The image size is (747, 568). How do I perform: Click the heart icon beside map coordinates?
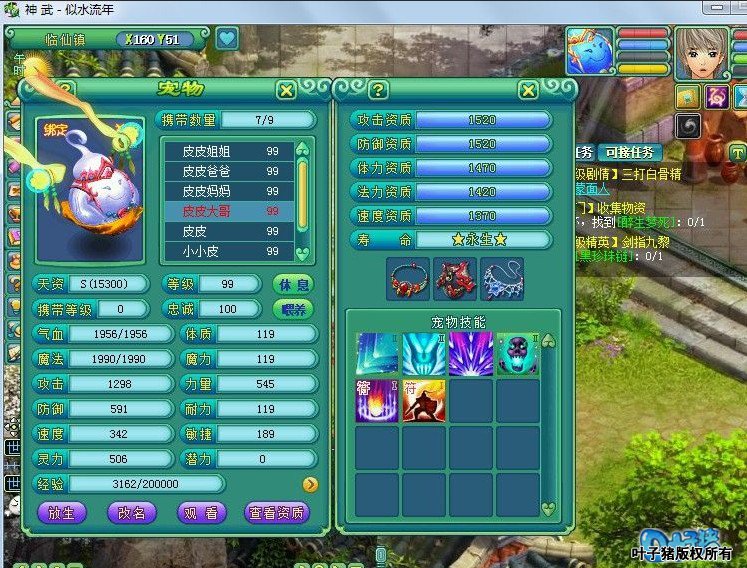coord(227,39)
